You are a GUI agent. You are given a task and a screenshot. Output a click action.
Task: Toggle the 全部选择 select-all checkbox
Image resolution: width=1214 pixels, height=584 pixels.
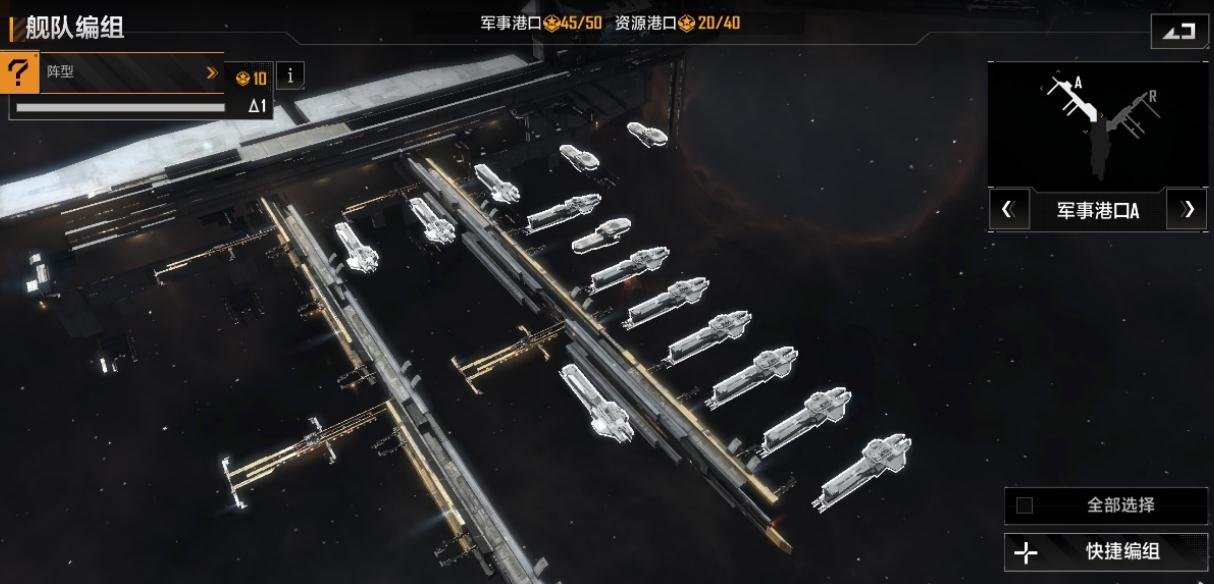pos(1024,506)
